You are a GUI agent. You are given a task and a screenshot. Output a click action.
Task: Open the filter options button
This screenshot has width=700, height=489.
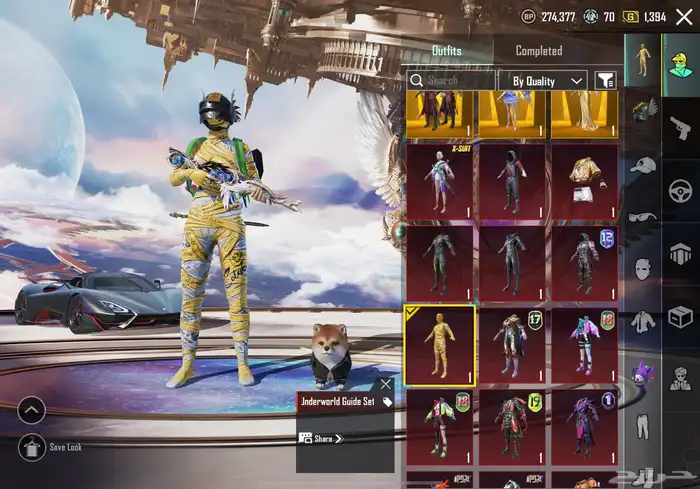(x=604, y=80)
